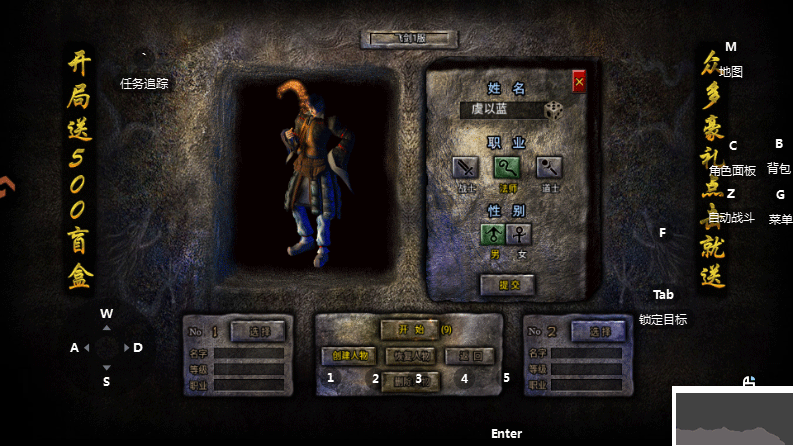Go back with the 返回 button
793x446 pixels.
tap(468, 355)
